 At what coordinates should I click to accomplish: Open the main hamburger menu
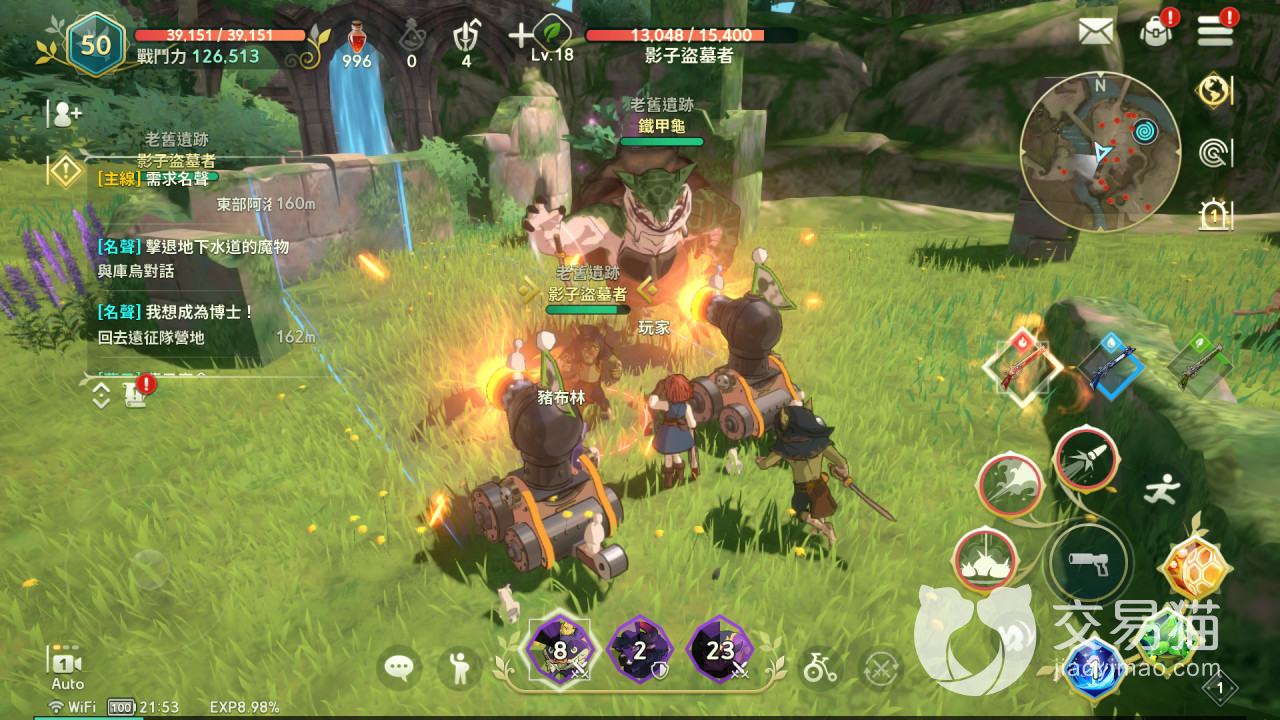[1215, 31]
